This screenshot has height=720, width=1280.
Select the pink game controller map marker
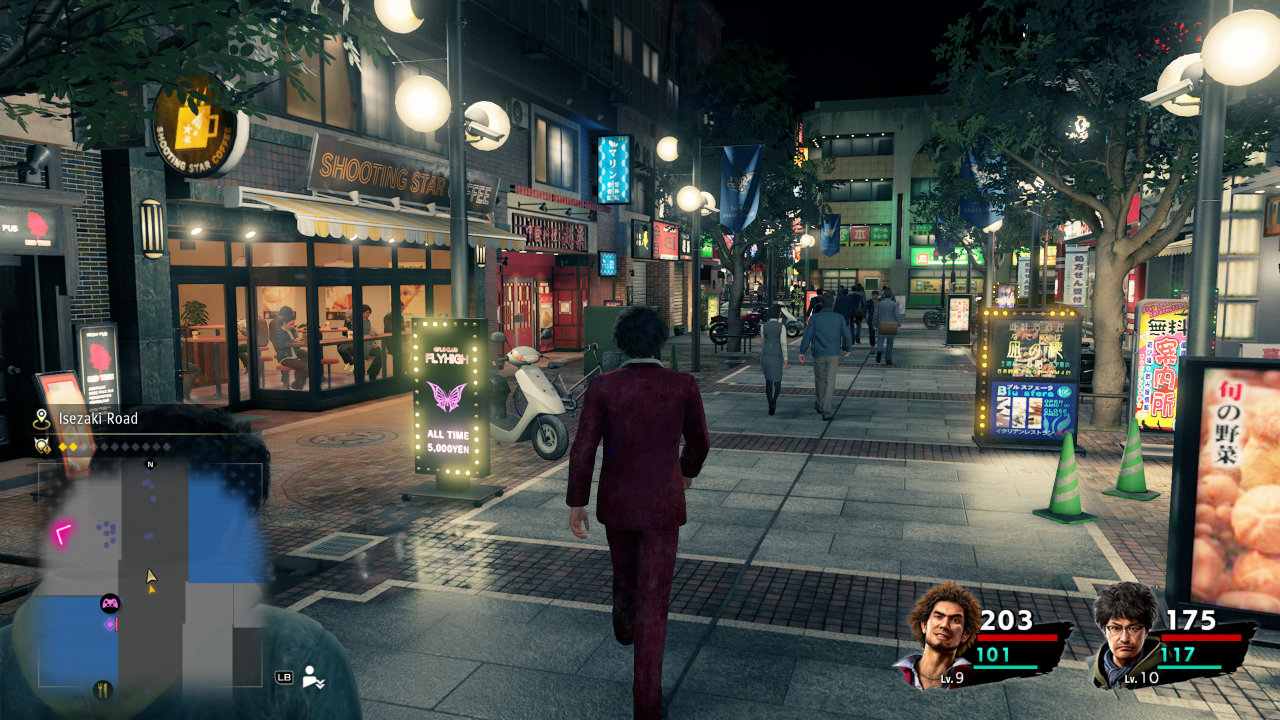tap(110, 603)
